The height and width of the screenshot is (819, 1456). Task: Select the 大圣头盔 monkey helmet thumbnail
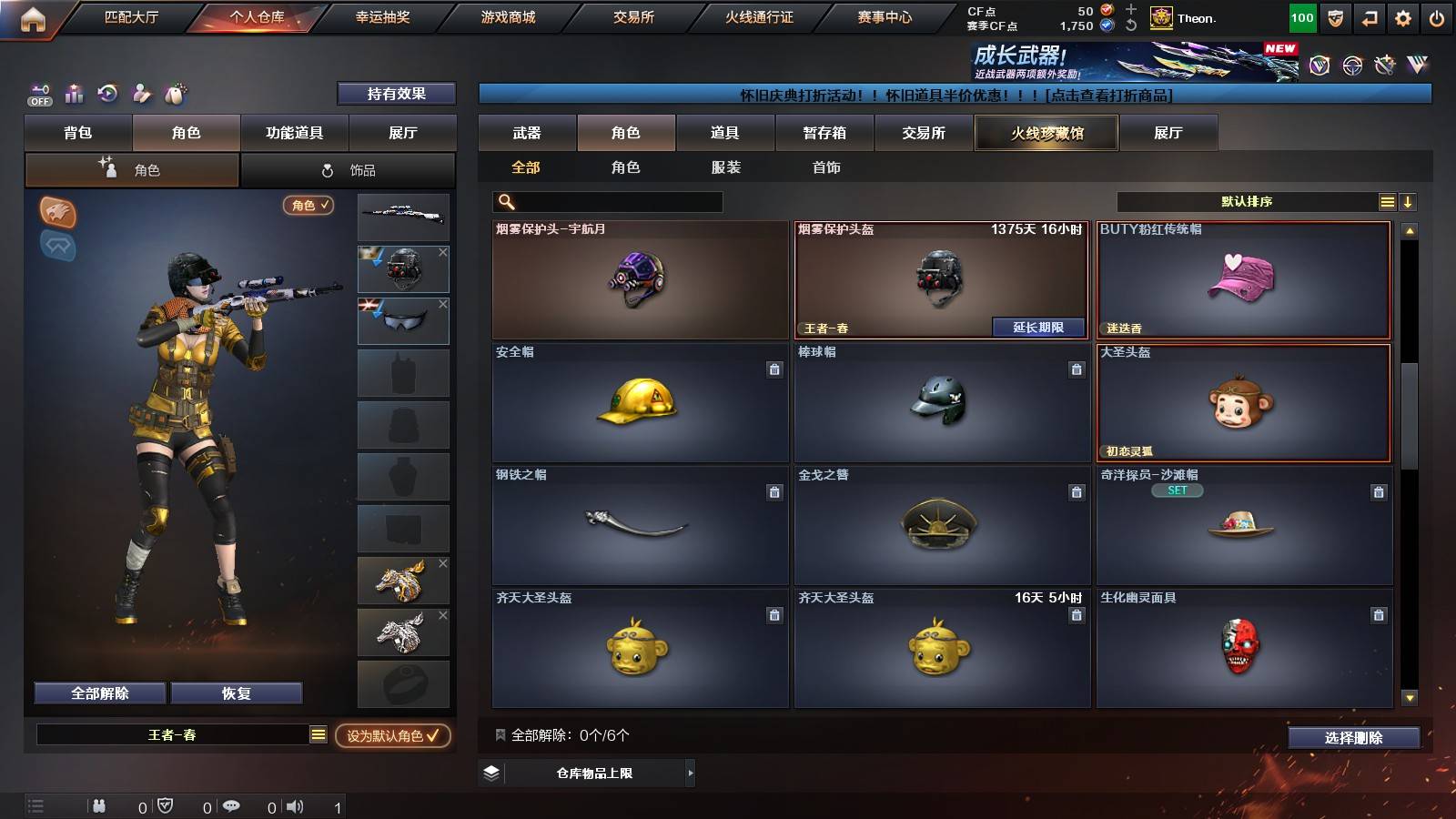pos(1242,403)
